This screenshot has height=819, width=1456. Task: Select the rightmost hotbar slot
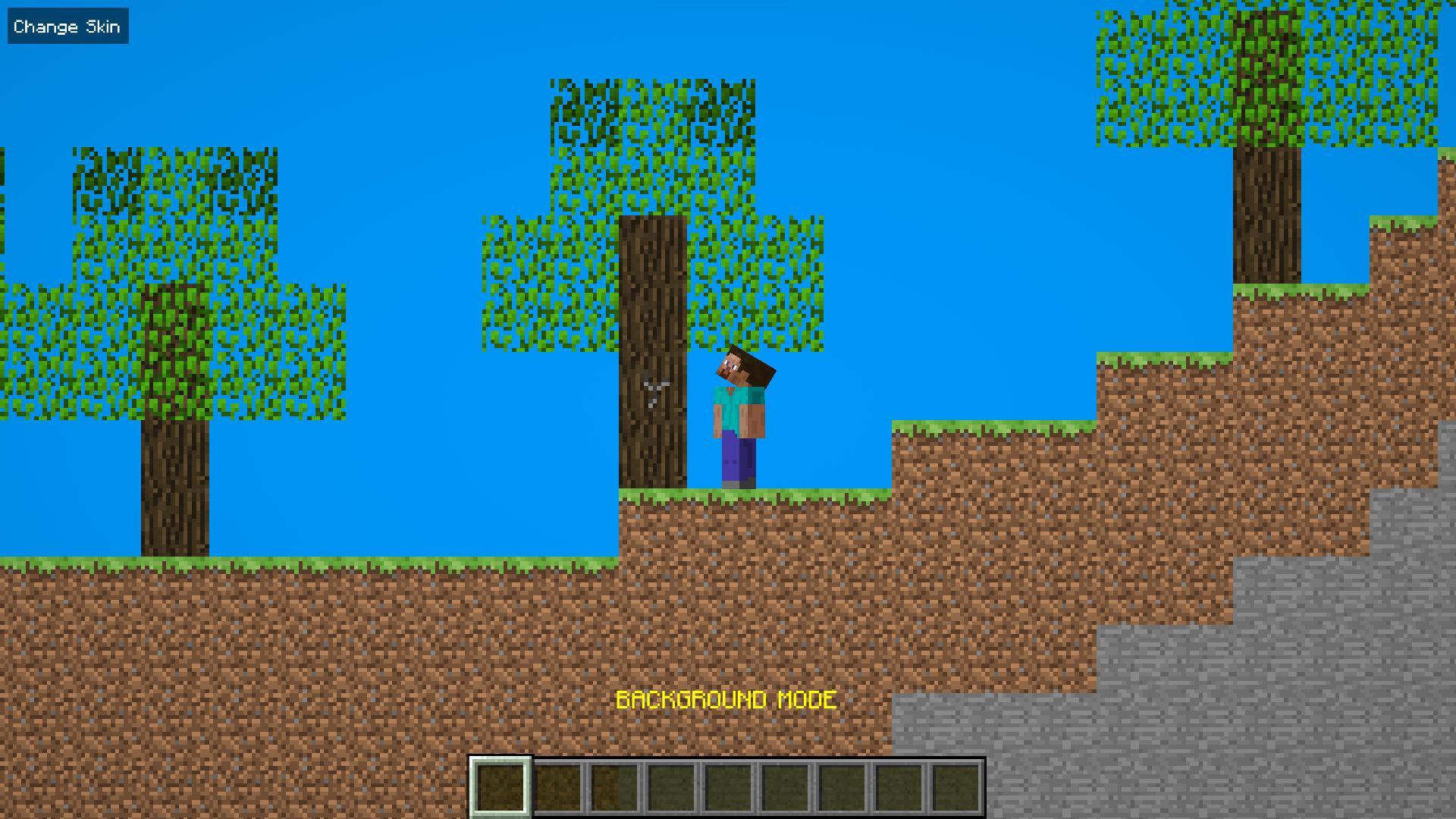click(x=955, y=788)
